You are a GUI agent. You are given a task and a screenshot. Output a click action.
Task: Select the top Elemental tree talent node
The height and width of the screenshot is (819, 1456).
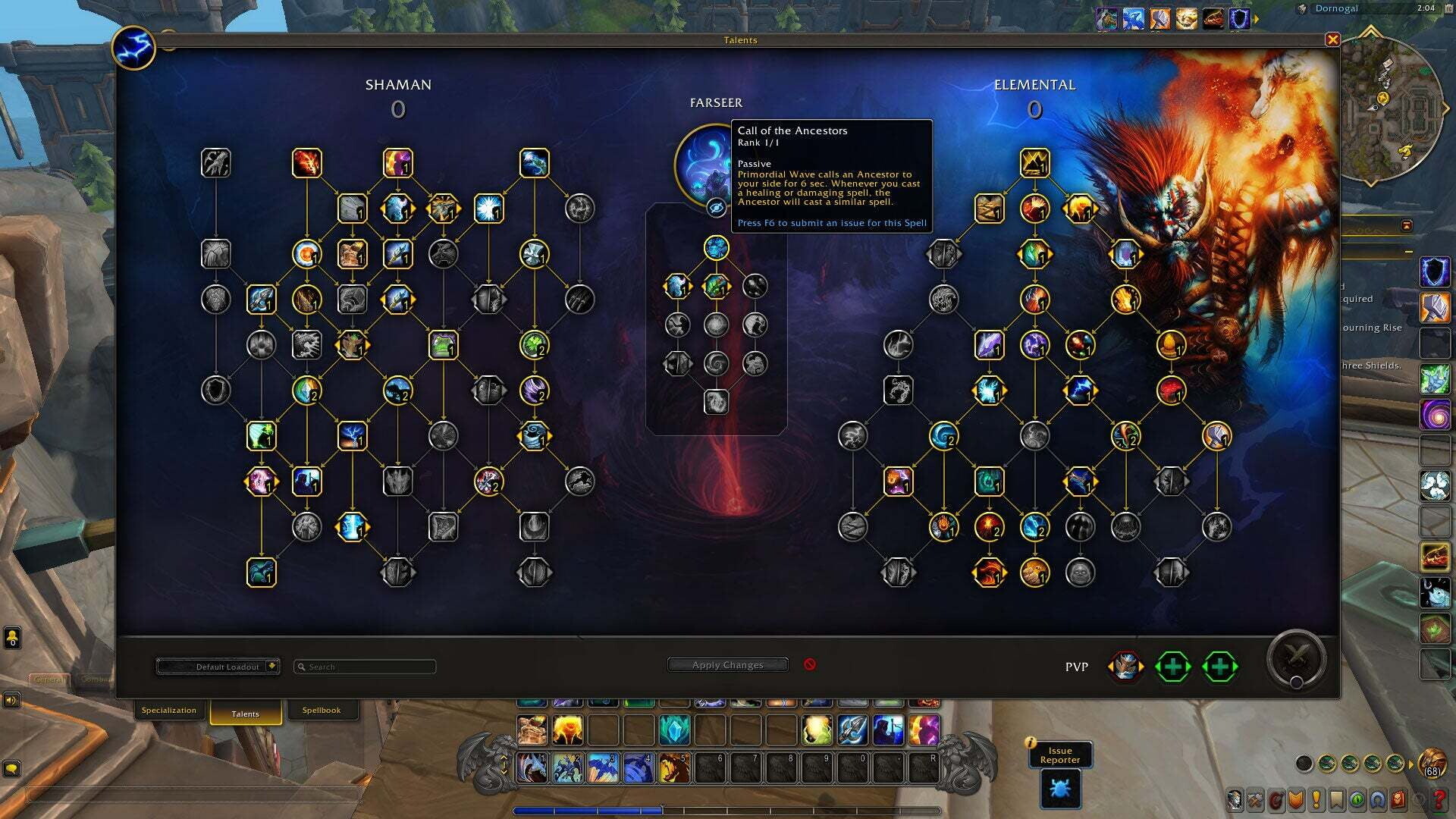click(1034, 163)
